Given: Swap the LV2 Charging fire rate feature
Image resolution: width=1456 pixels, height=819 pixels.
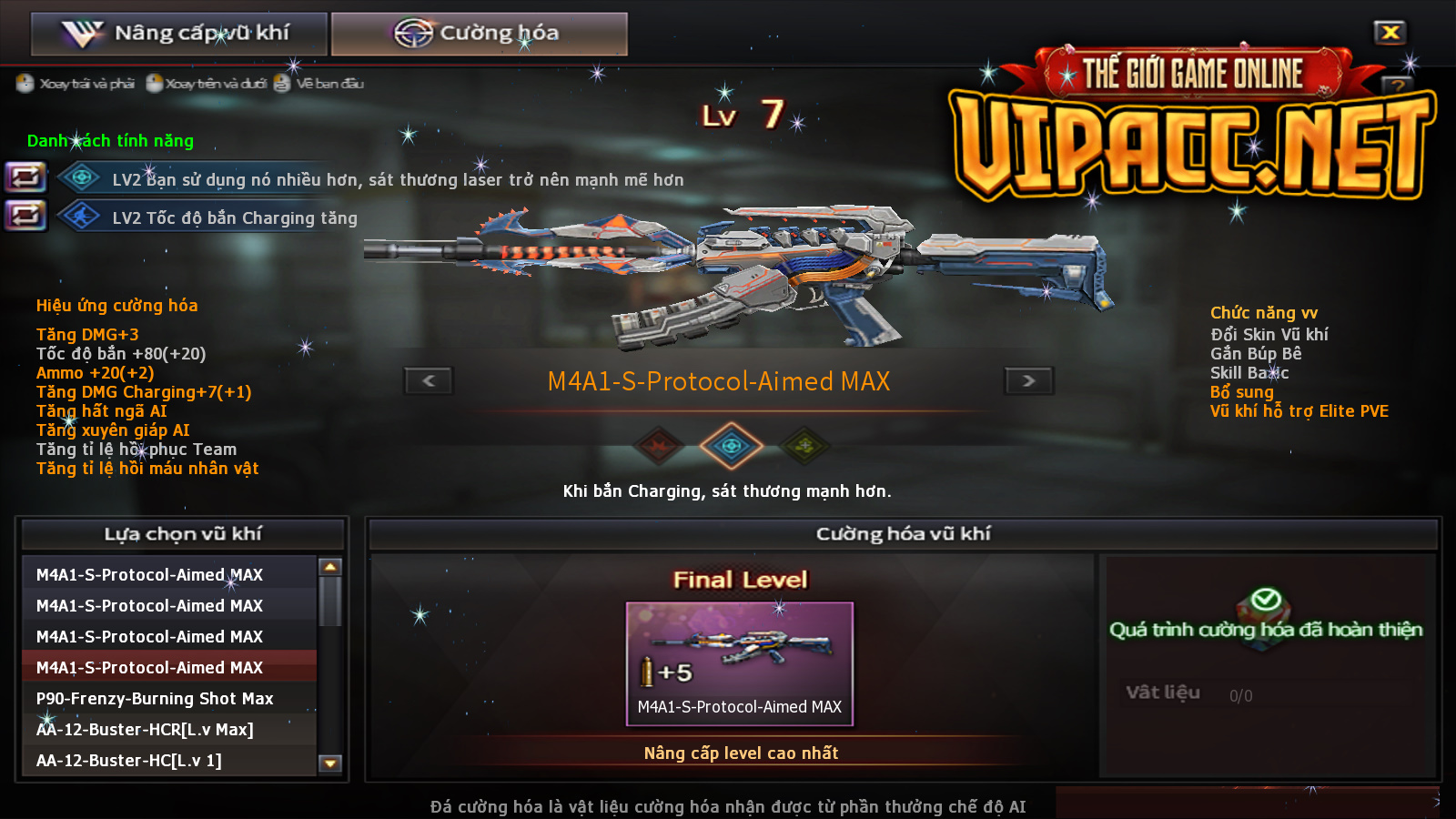Looking at the screenshot, I should 25,216.
